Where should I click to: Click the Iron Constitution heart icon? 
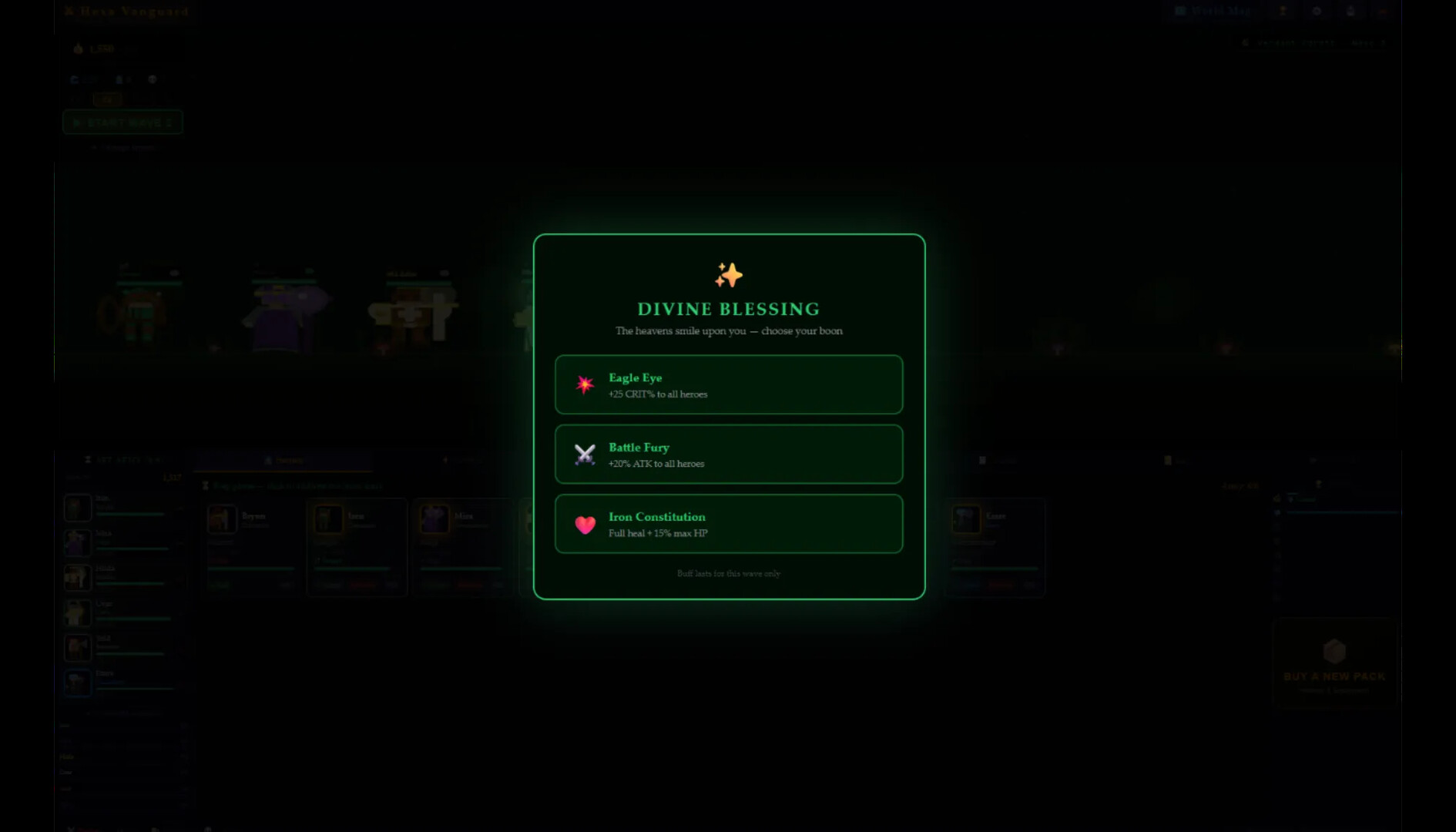click(x=585, y=524)
